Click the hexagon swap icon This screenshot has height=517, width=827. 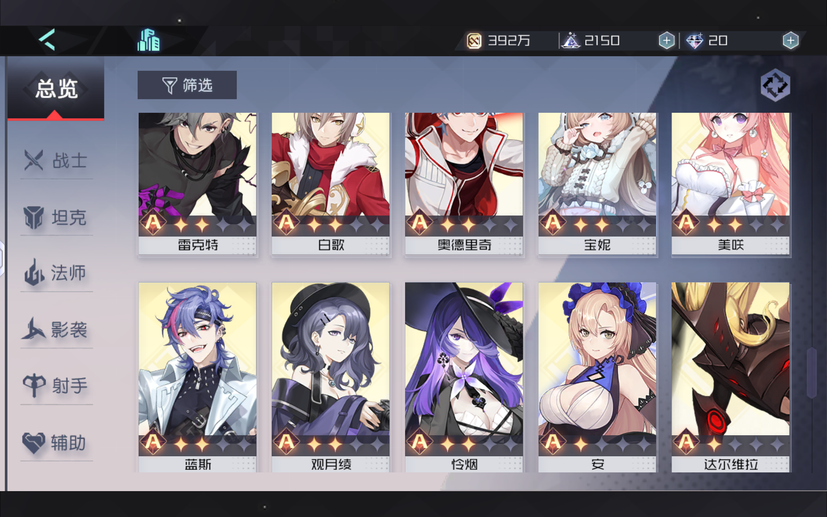[x=774, y=86]
